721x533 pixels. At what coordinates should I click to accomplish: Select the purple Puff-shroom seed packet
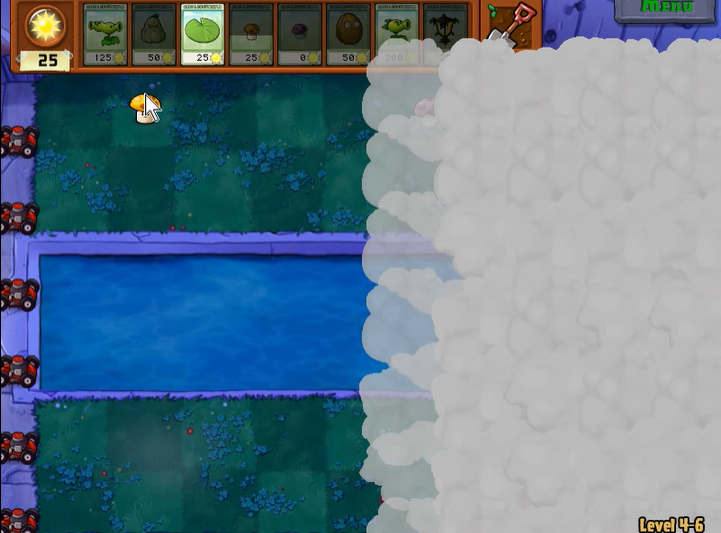[300, 33]
